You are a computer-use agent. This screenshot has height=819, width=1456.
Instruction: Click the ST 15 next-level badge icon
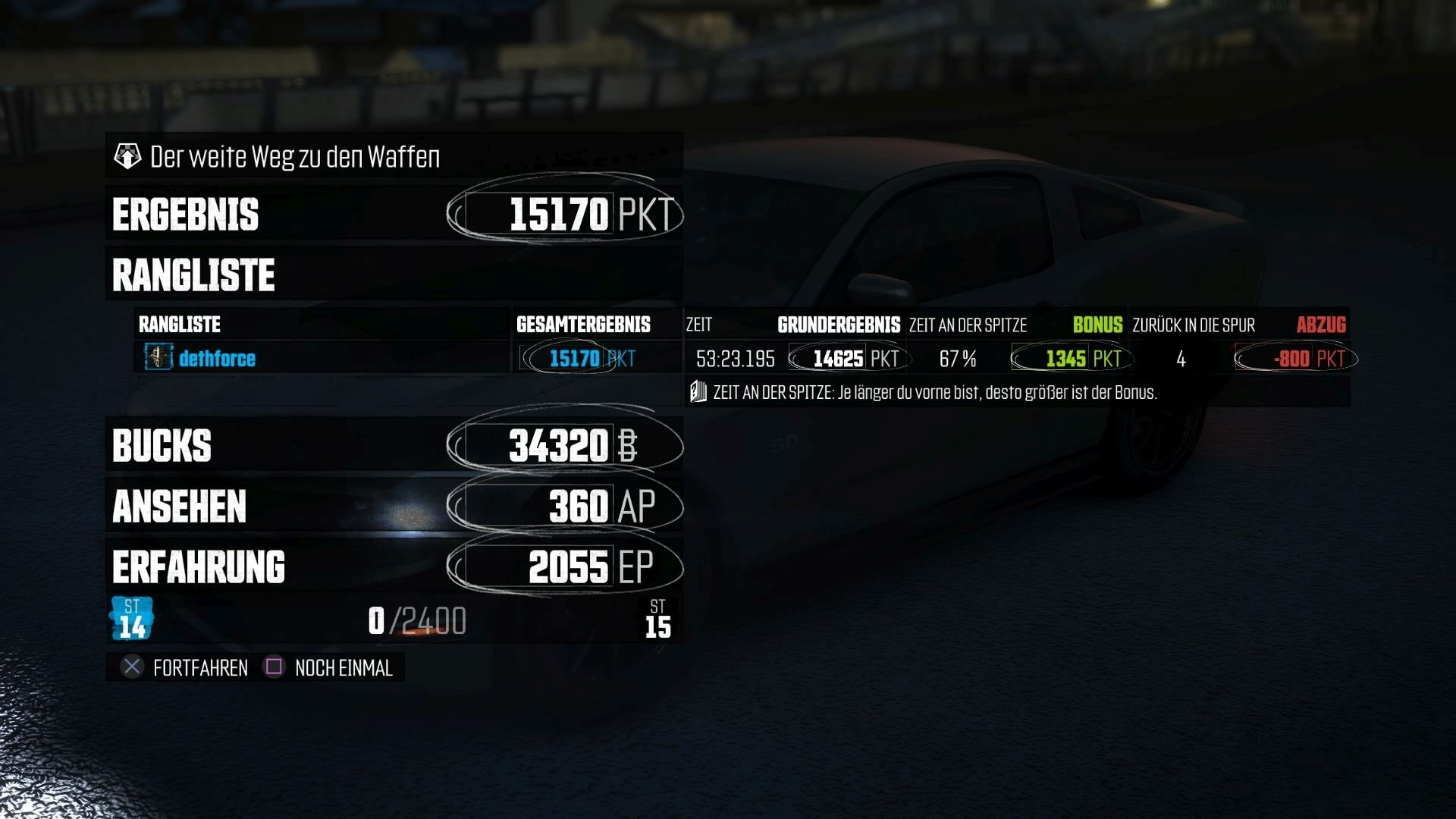659,618
